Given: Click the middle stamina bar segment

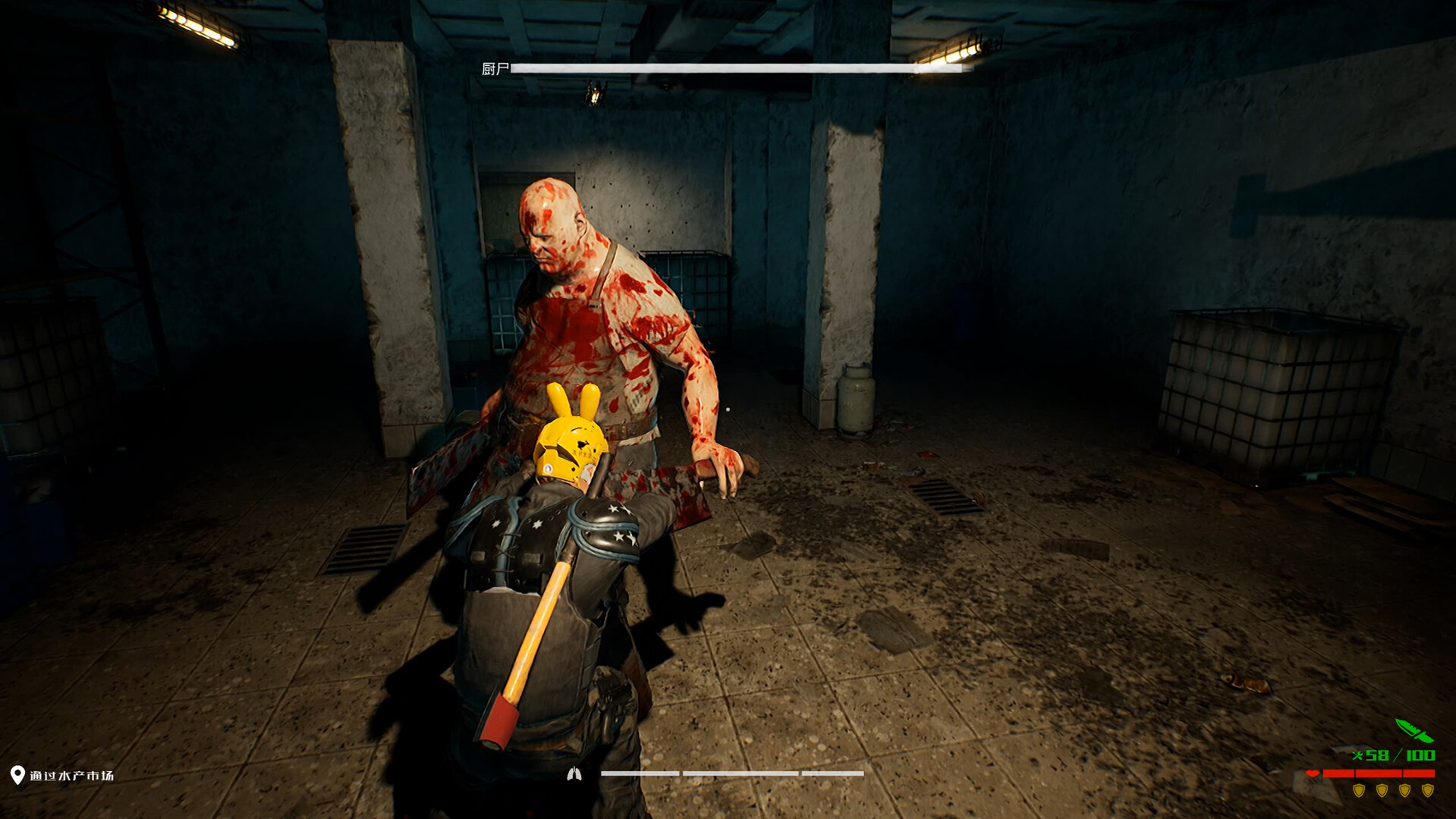Looking at the screenshot, I should [x=741, y=773].
